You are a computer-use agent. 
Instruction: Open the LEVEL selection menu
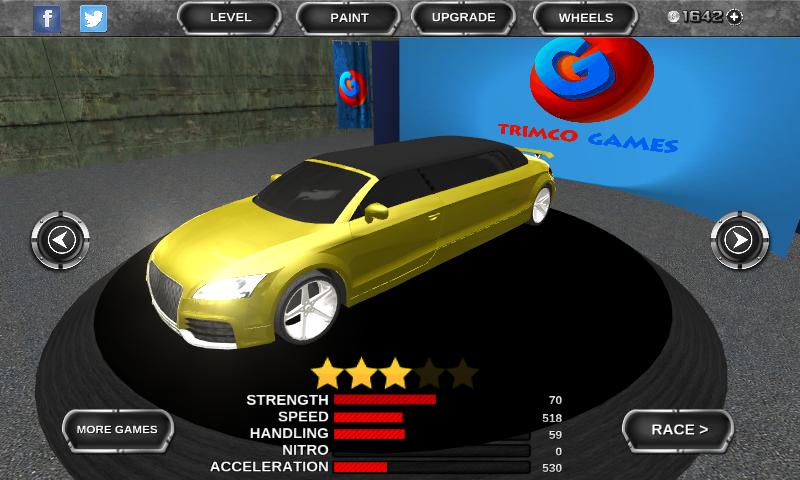tap(231, 18)
